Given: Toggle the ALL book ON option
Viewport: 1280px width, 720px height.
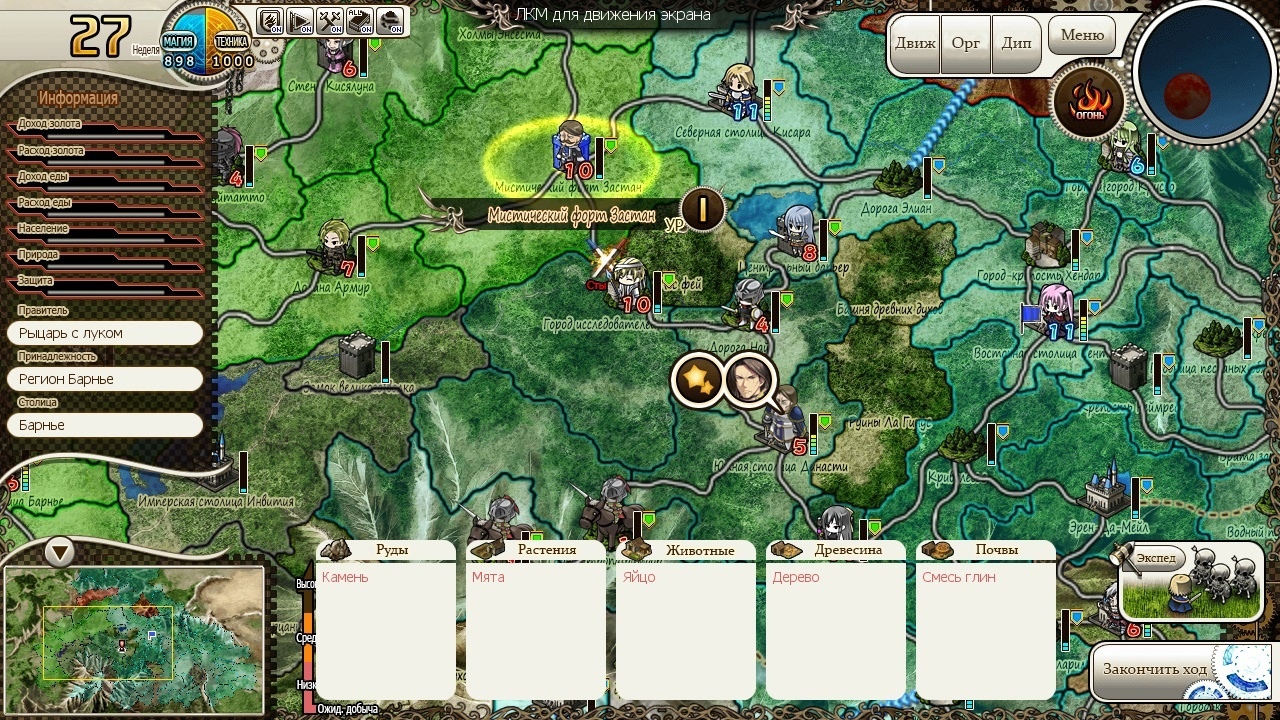Looking at the screenshot, I should coord(360,20).
